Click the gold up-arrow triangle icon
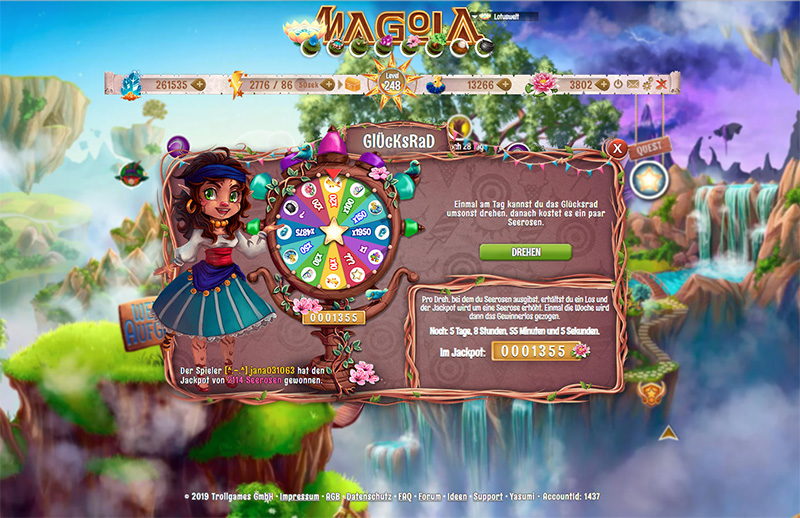 coord(669,433)
